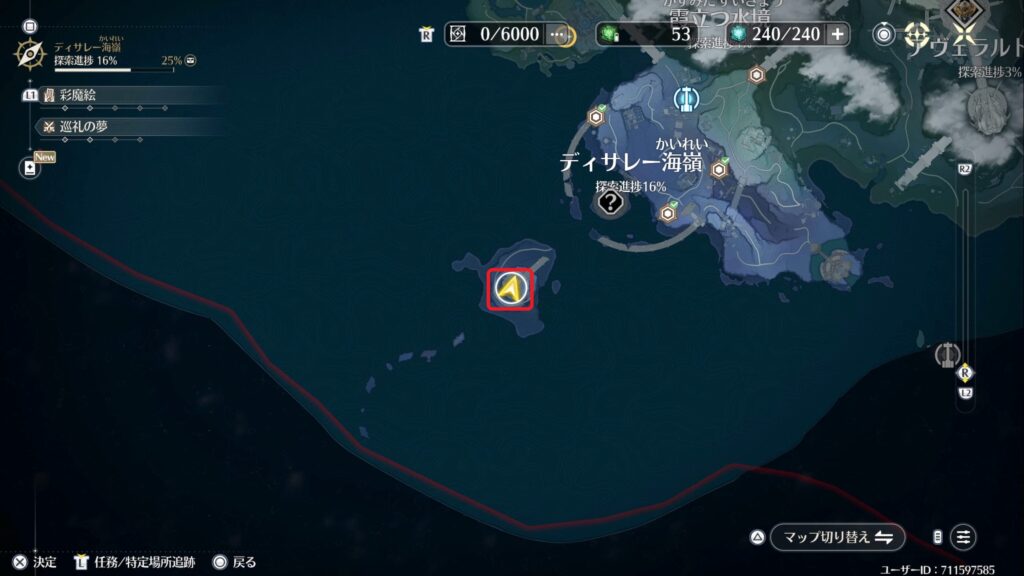Open the map filter settings icon
Image resolution: width=1024 pixels, height=576 pixels.
pyautogui.click(x=962, y=537)
